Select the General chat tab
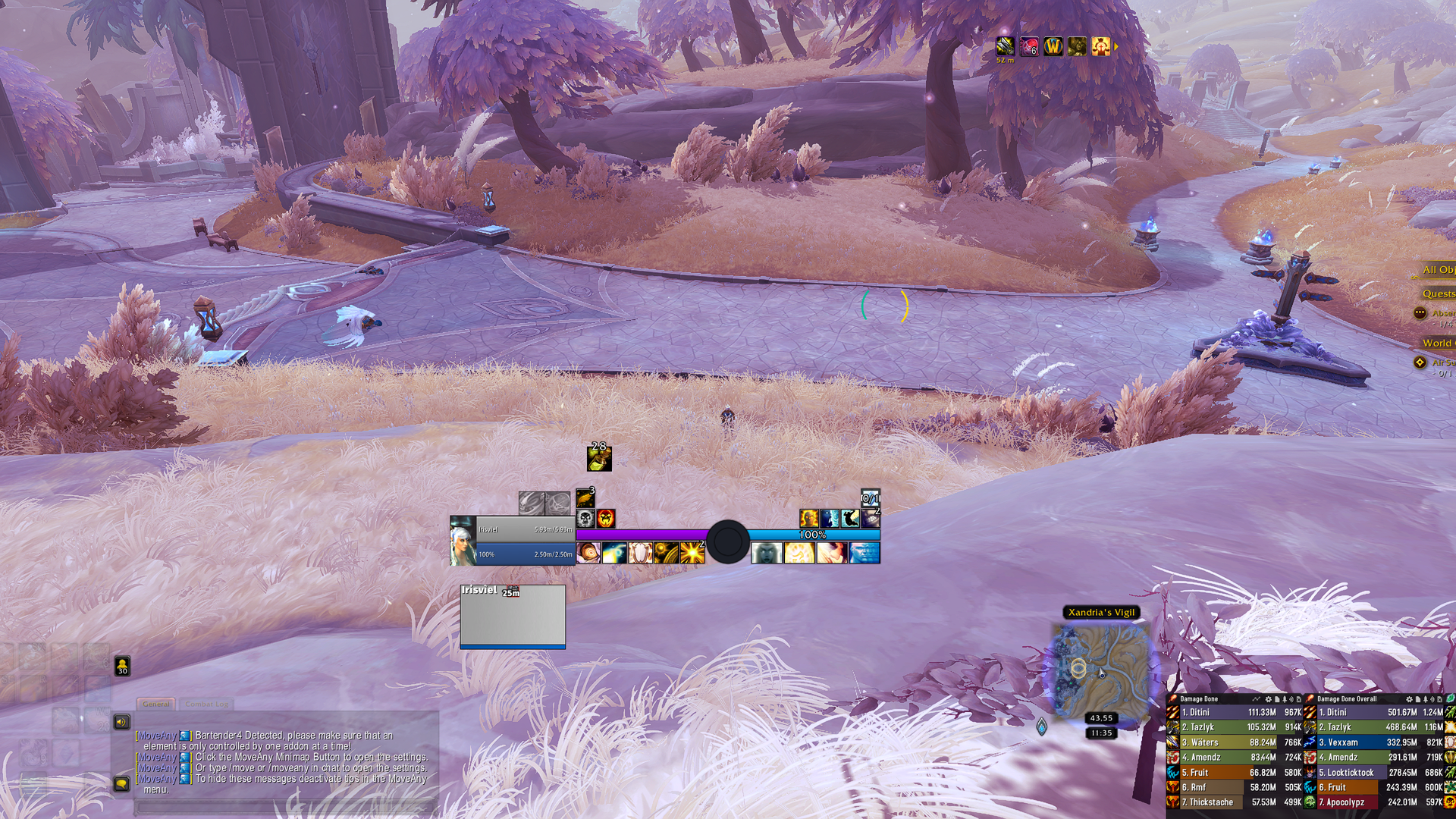This screenshot has height=819, width=1456. [x=156, y=704]
